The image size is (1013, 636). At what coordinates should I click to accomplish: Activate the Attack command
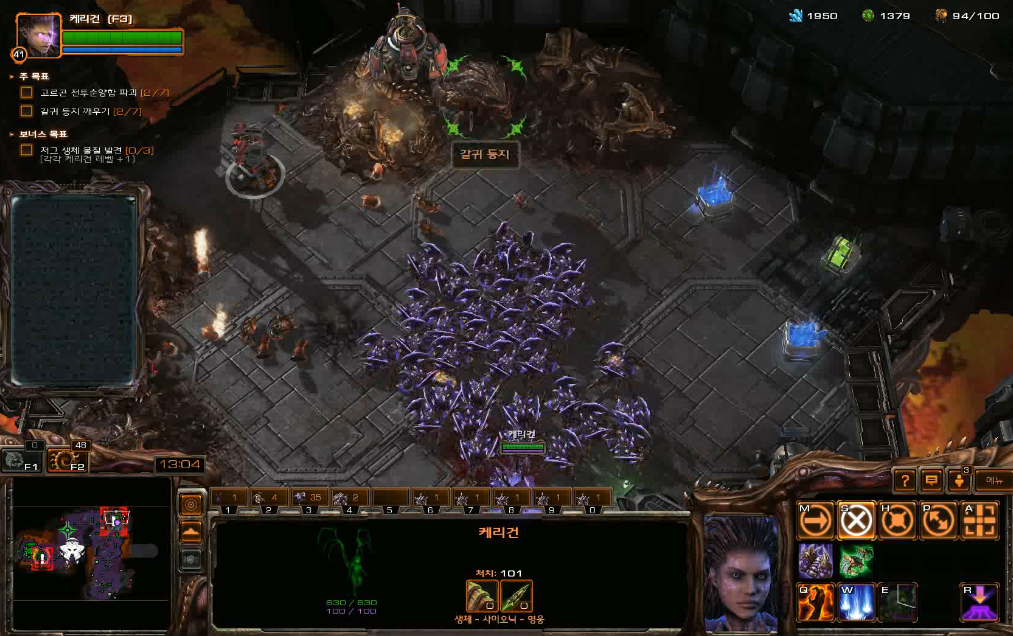980,521
